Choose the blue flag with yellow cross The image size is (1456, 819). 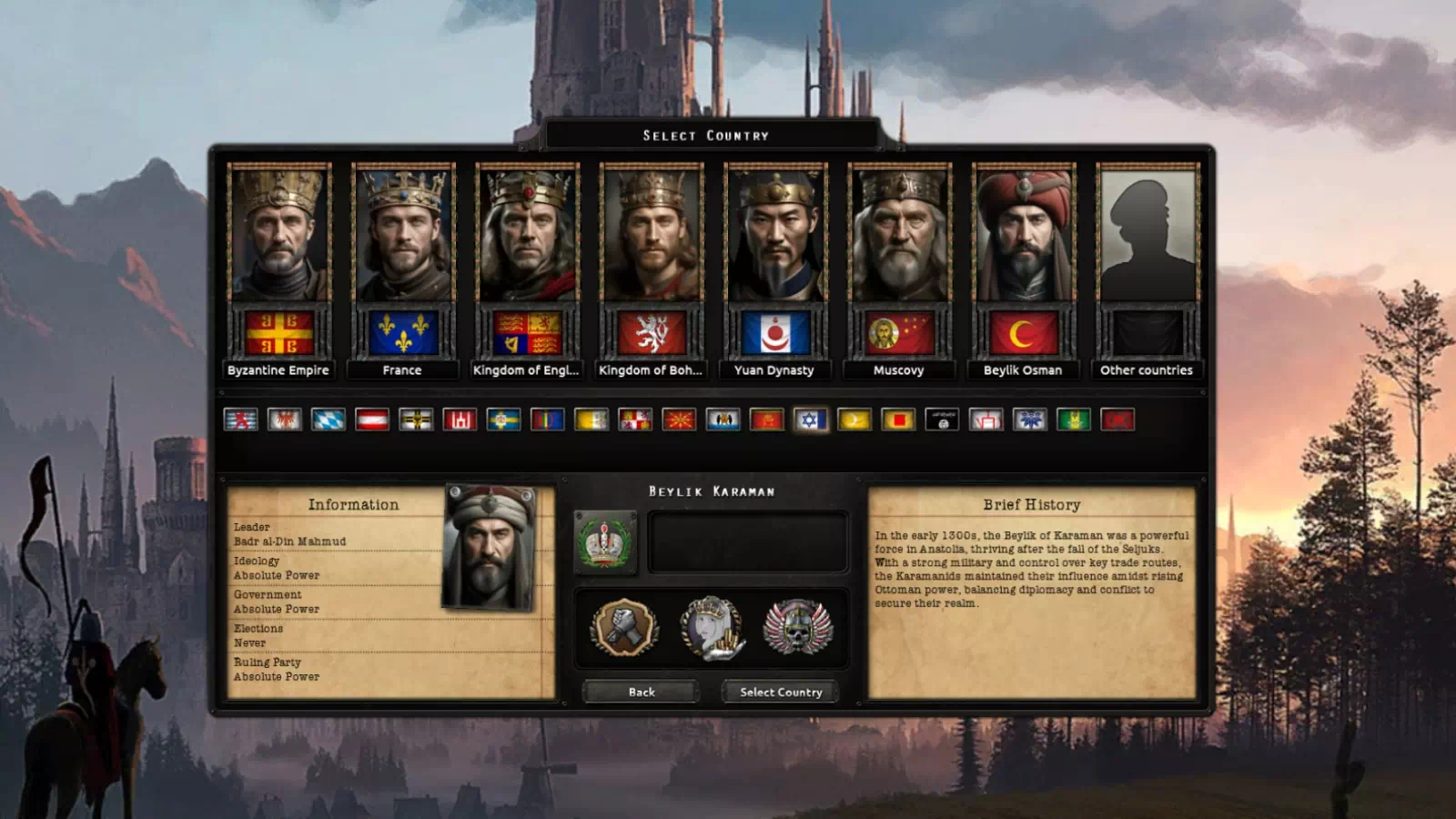(x=503, y=420)
